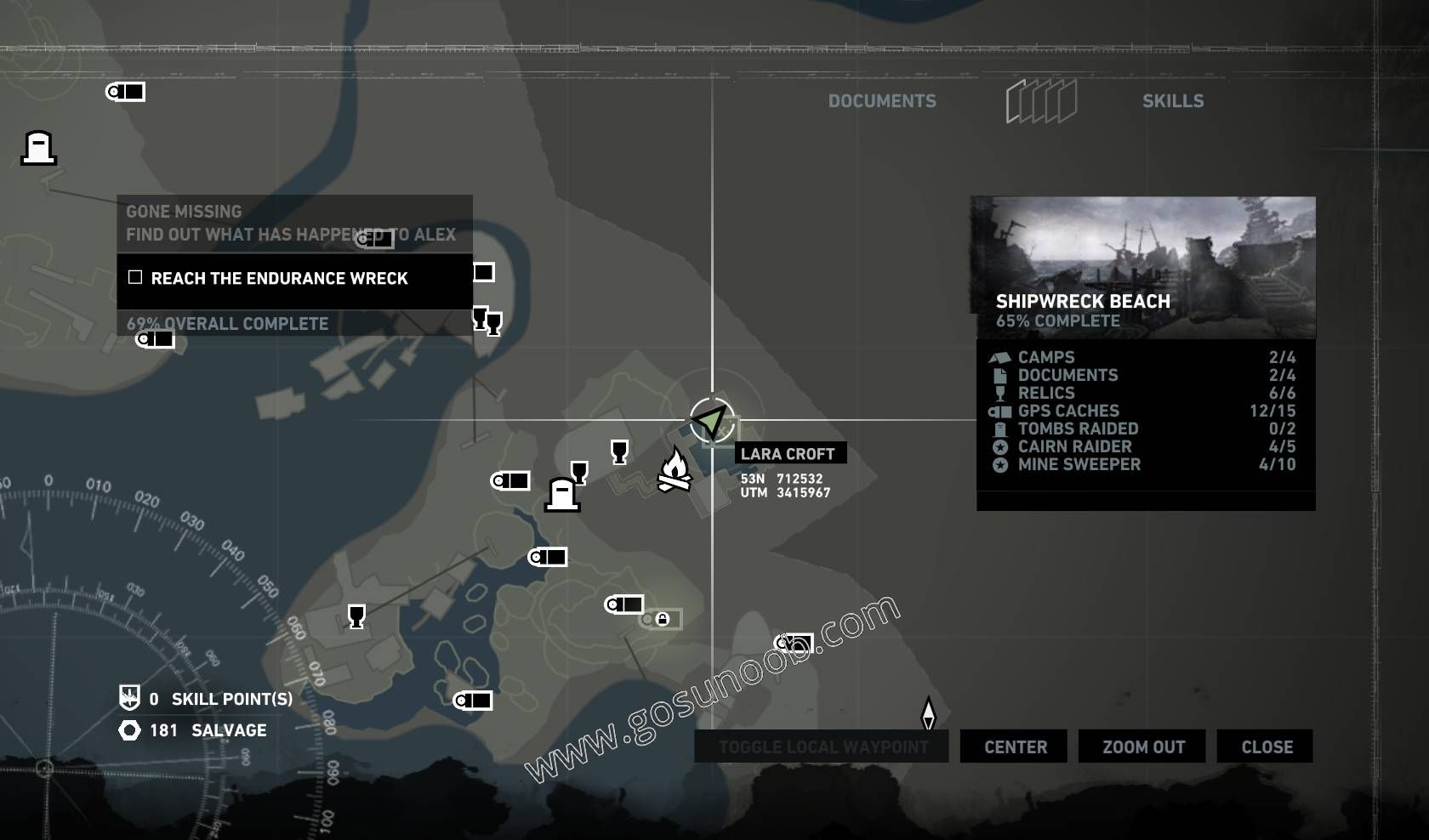This screenshot has width=1429, height=840.
Task: Open the map pages icon between tabs
Action: pos(1041,99)
